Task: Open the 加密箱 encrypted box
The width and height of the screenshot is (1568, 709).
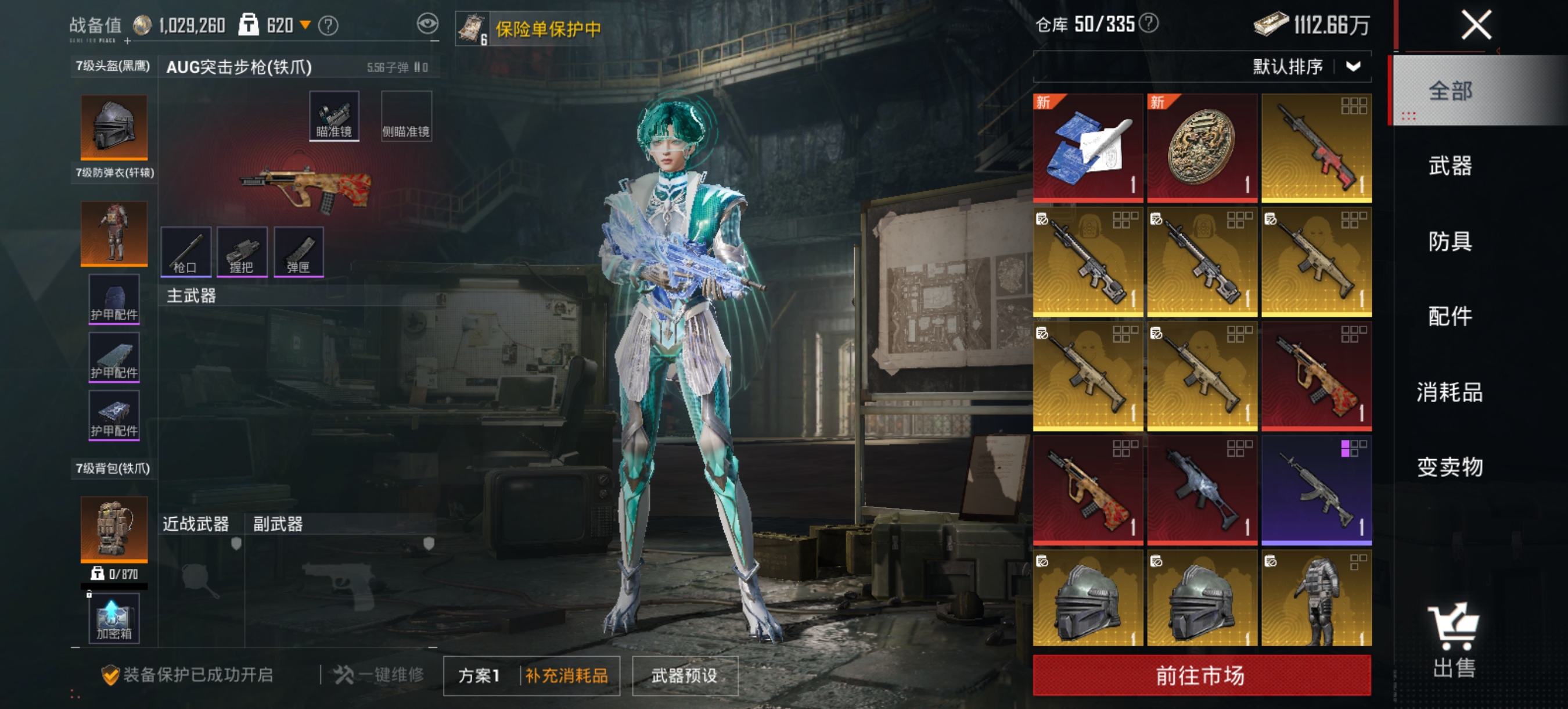Action: coord(113,620)
